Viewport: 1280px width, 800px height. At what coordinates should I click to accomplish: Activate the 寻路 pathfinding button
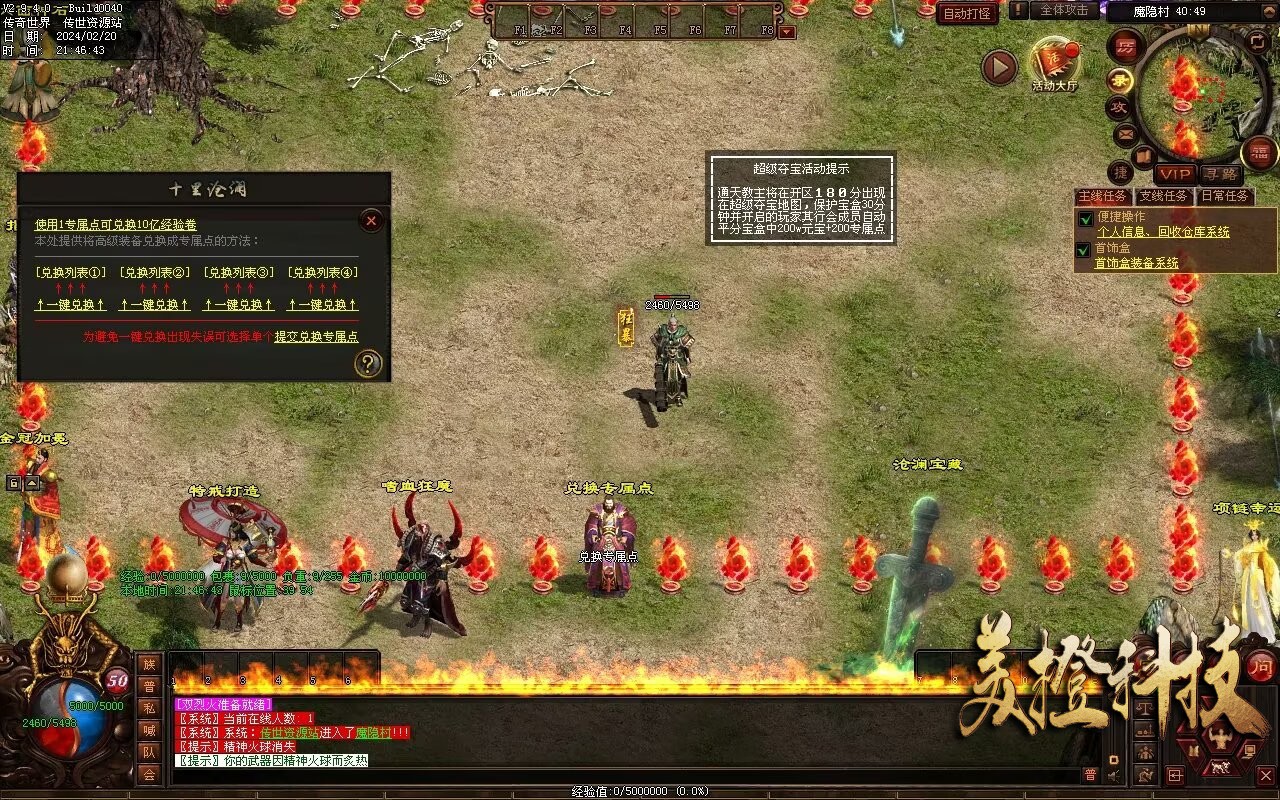click(x=1219, y=174)
